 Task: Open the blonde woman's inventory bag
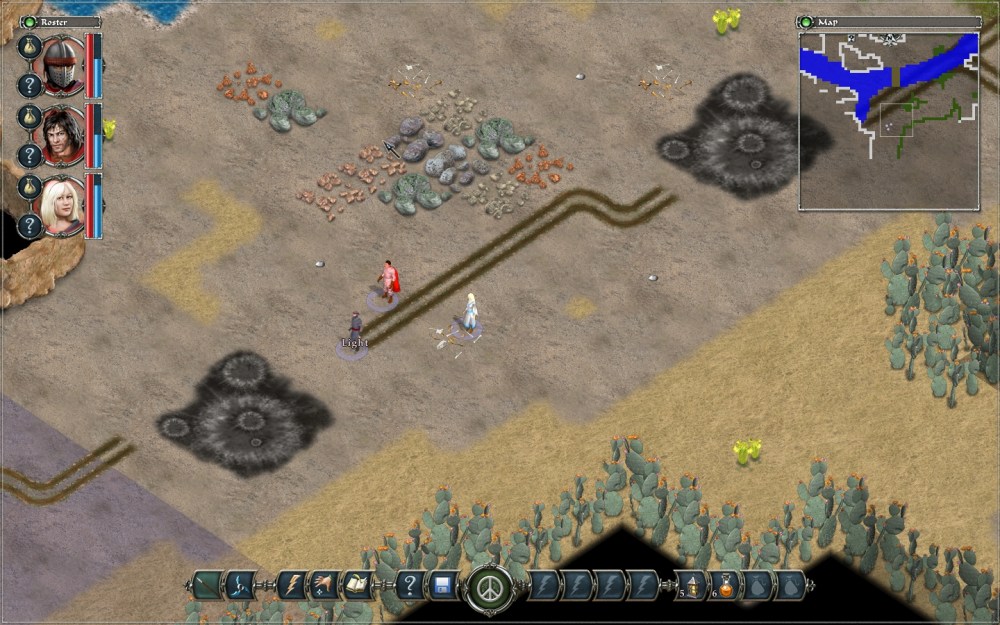[x=30, y=187]
